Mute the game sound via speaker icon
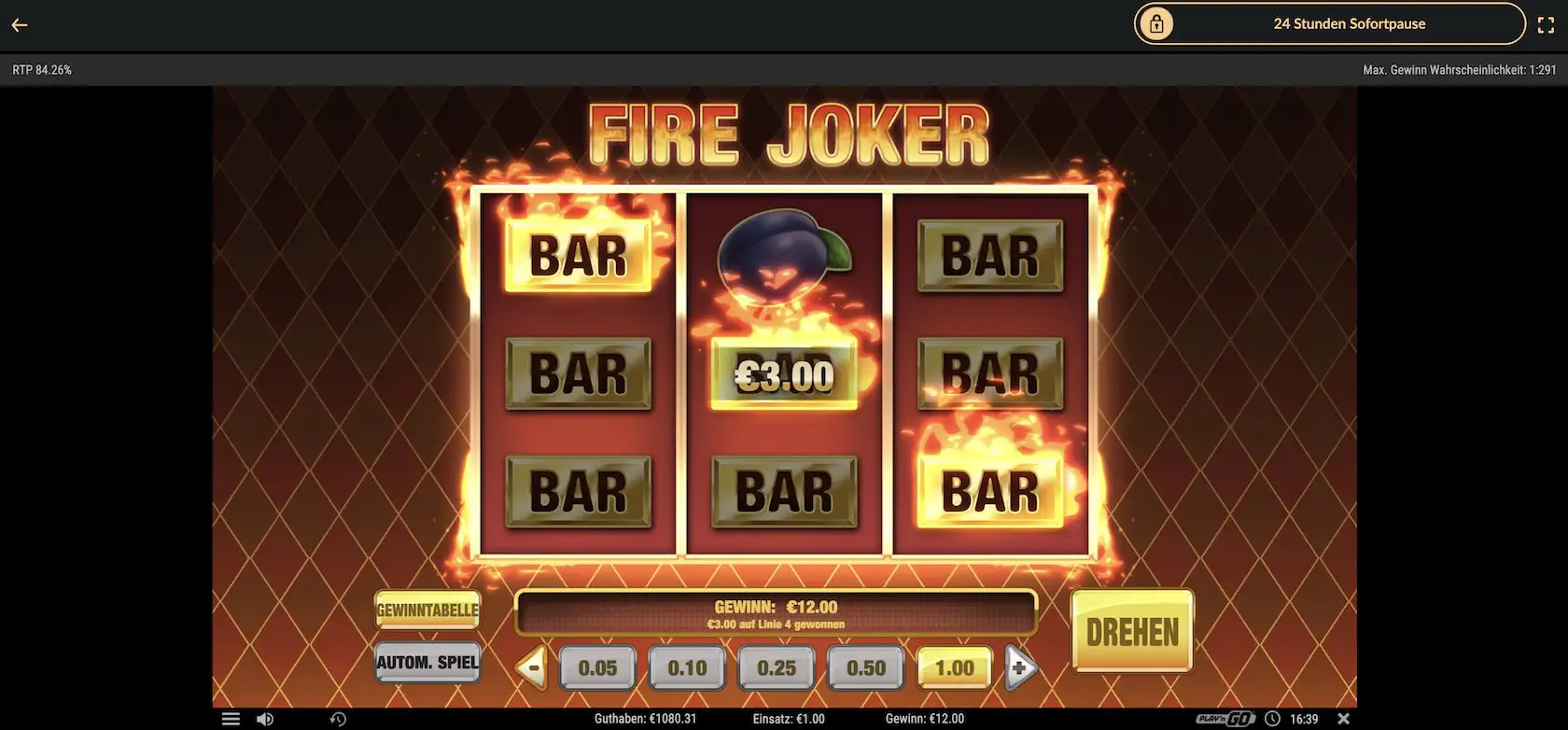Image resolution: width=1568 pixels, height=730 pixels. [265, 718]
